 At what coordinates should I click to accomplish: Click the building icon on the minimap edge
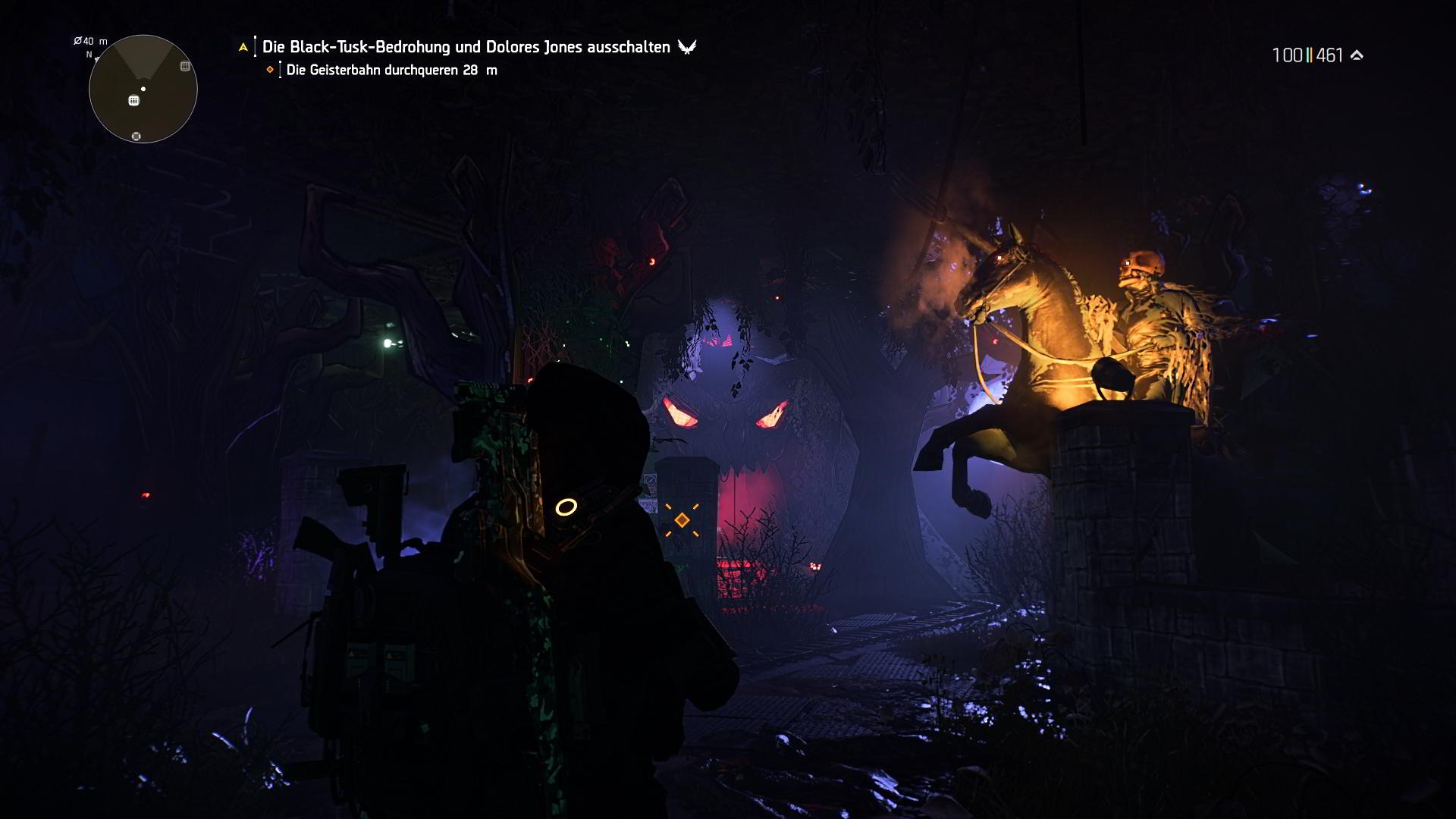pyautogui.click(x=184, y=66)
